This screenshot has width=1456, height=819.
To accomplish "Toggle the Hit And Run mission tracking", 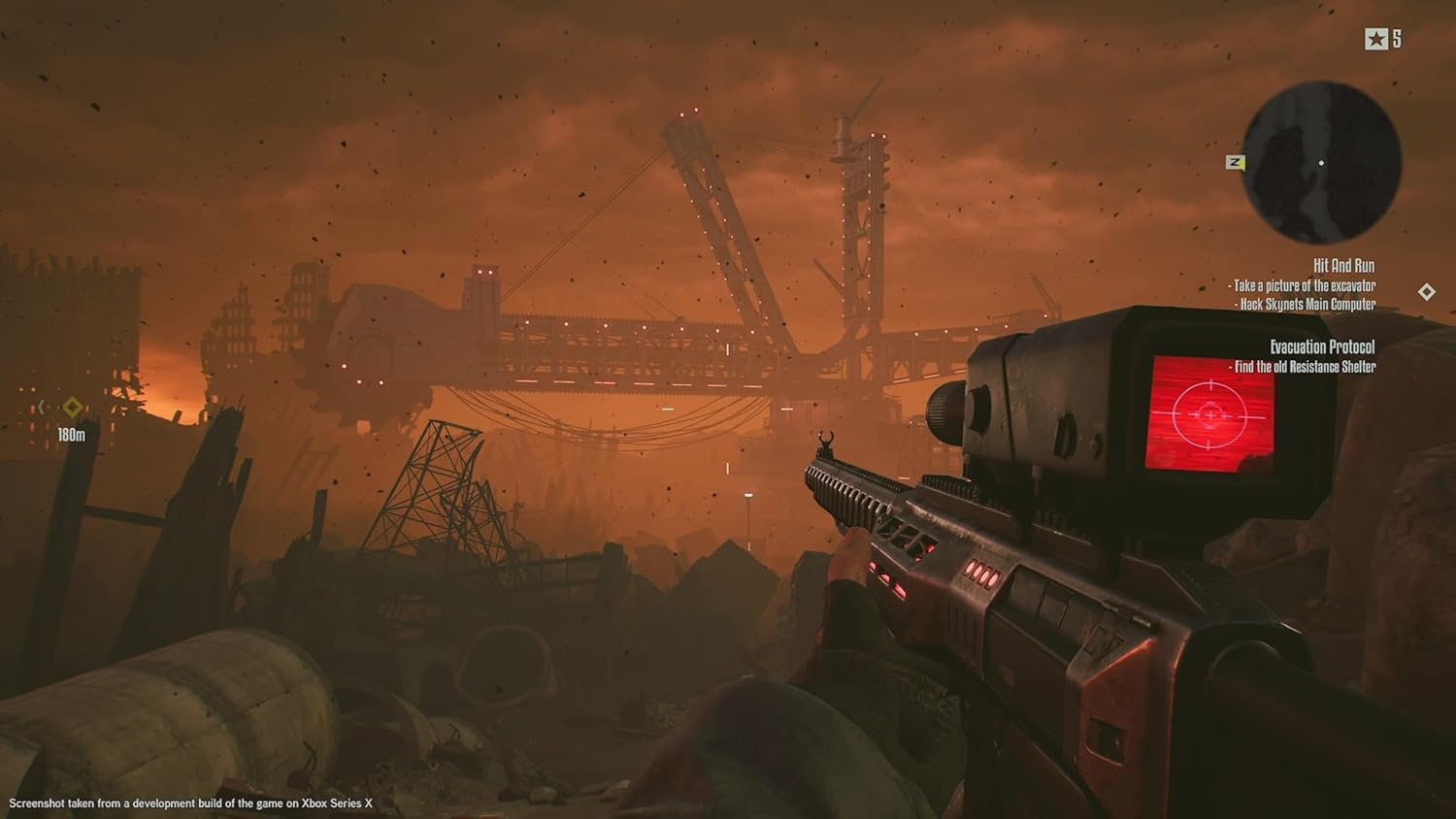I will coord(1344,265).
